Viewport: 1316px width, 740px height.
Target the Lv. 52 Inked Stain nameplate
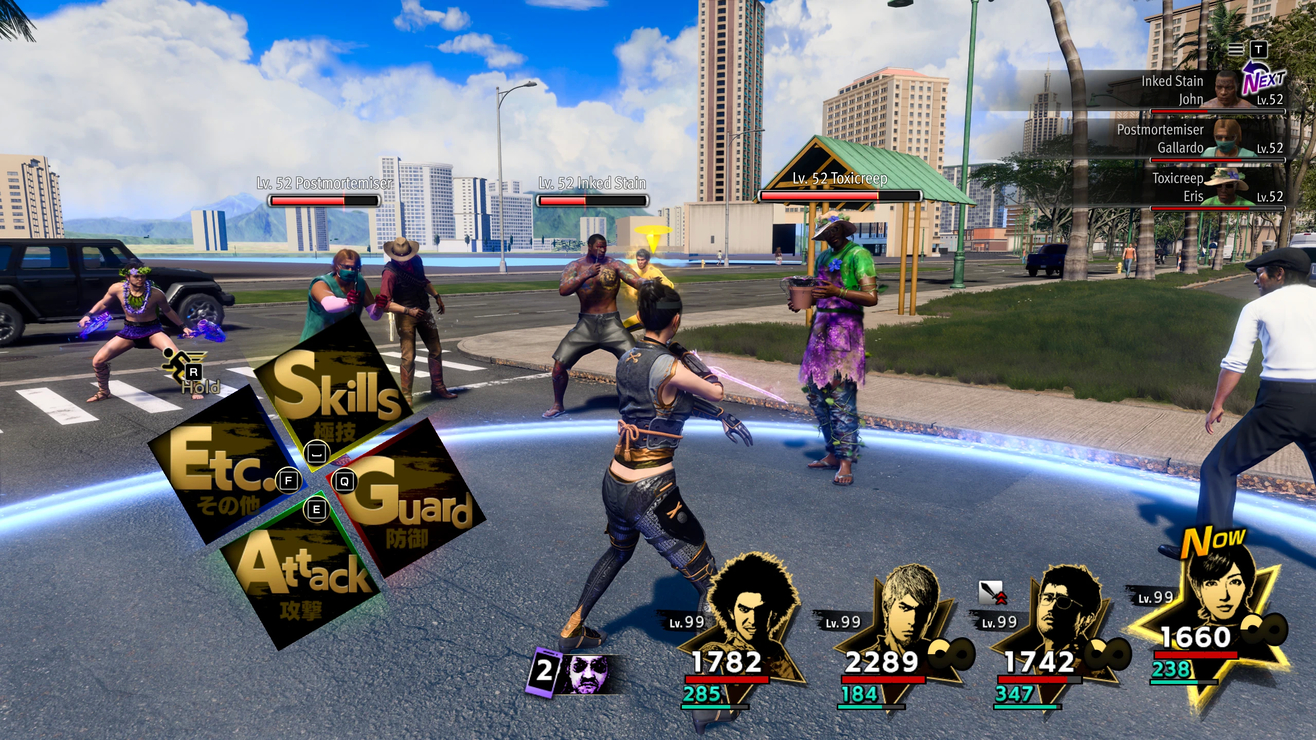(592, 191)
